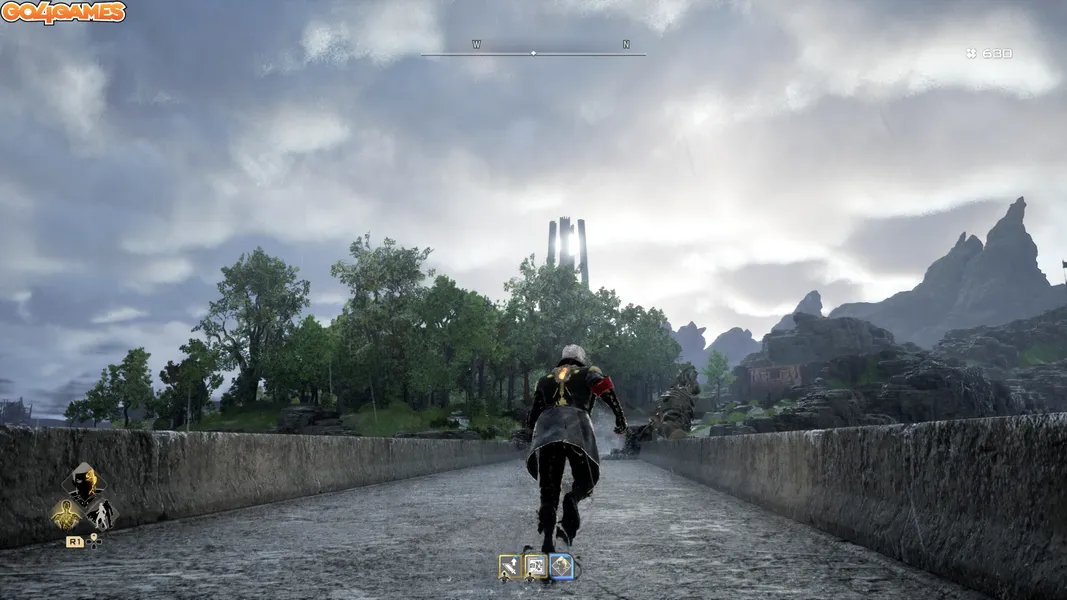
Task: Click the compass bar heading marker
Action: (533, 53)
